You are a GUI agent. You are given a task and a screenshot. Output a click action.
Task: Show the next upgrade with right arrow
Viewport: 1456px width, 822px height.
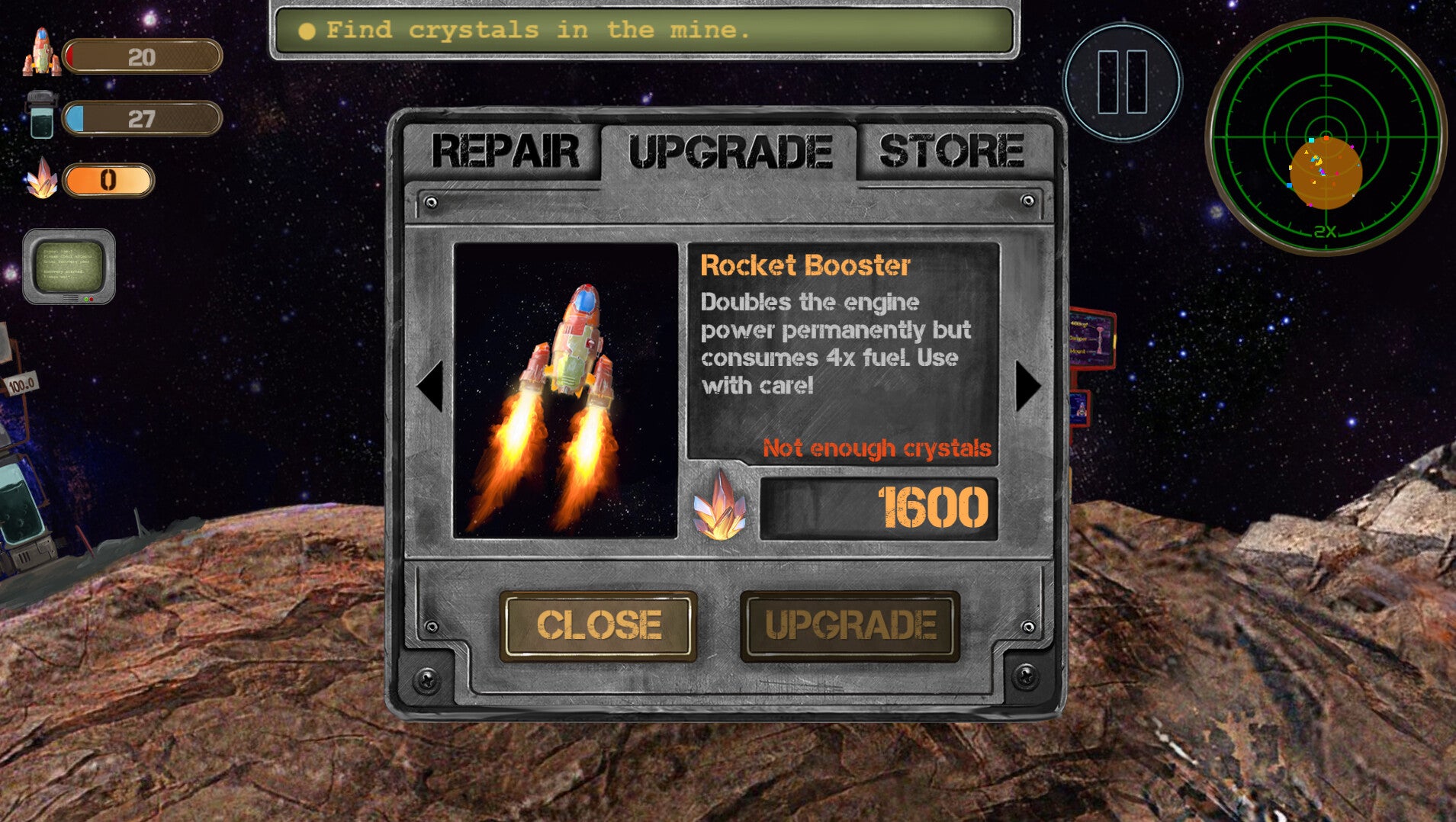[1027, 387]
